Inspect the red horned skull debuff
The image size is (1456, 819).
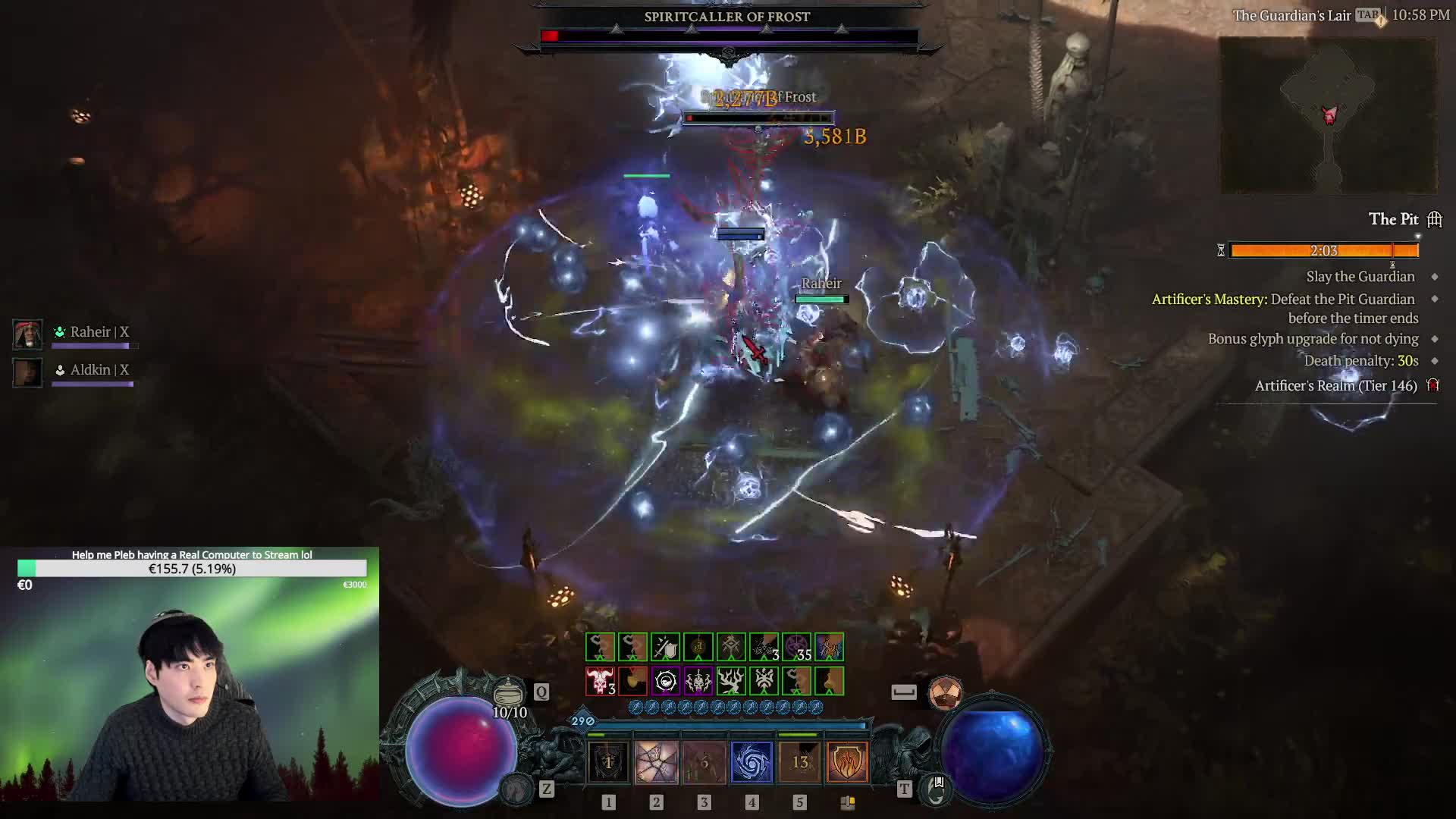pos(600,681)
